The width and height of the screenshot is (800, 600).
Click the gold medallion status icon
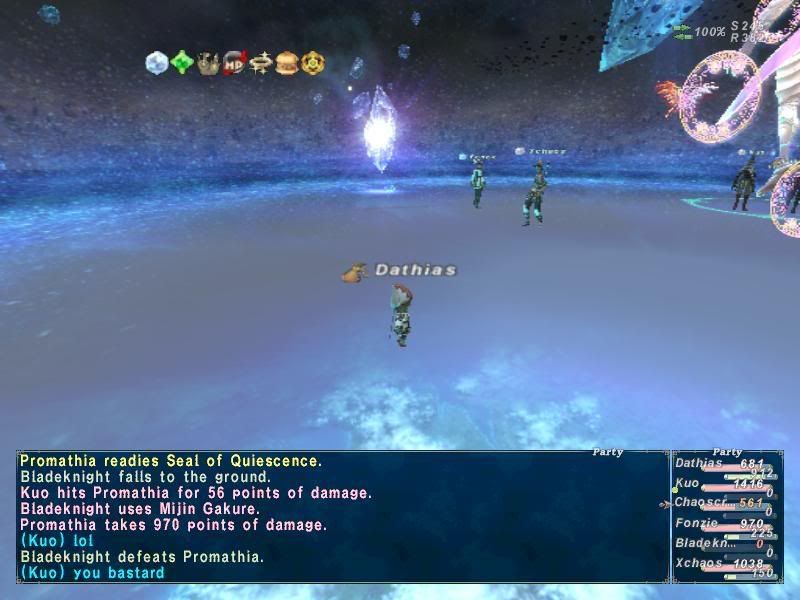tap(313, 62)
